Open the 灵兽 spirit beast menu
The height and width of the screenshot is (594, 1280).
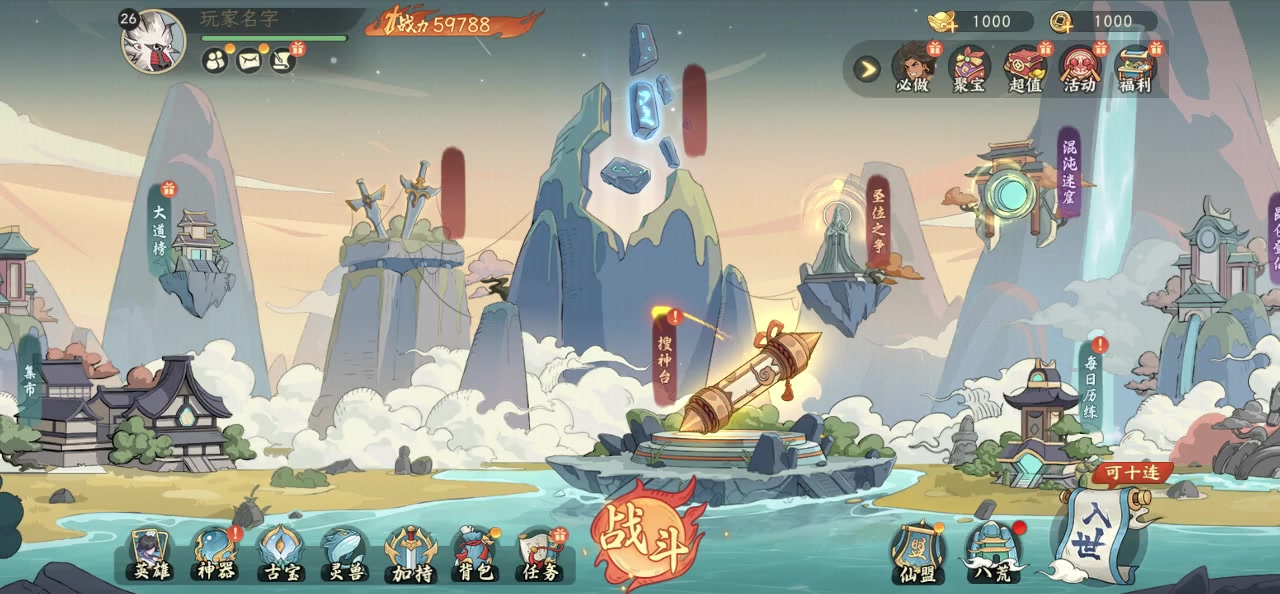tap(344, 555)
